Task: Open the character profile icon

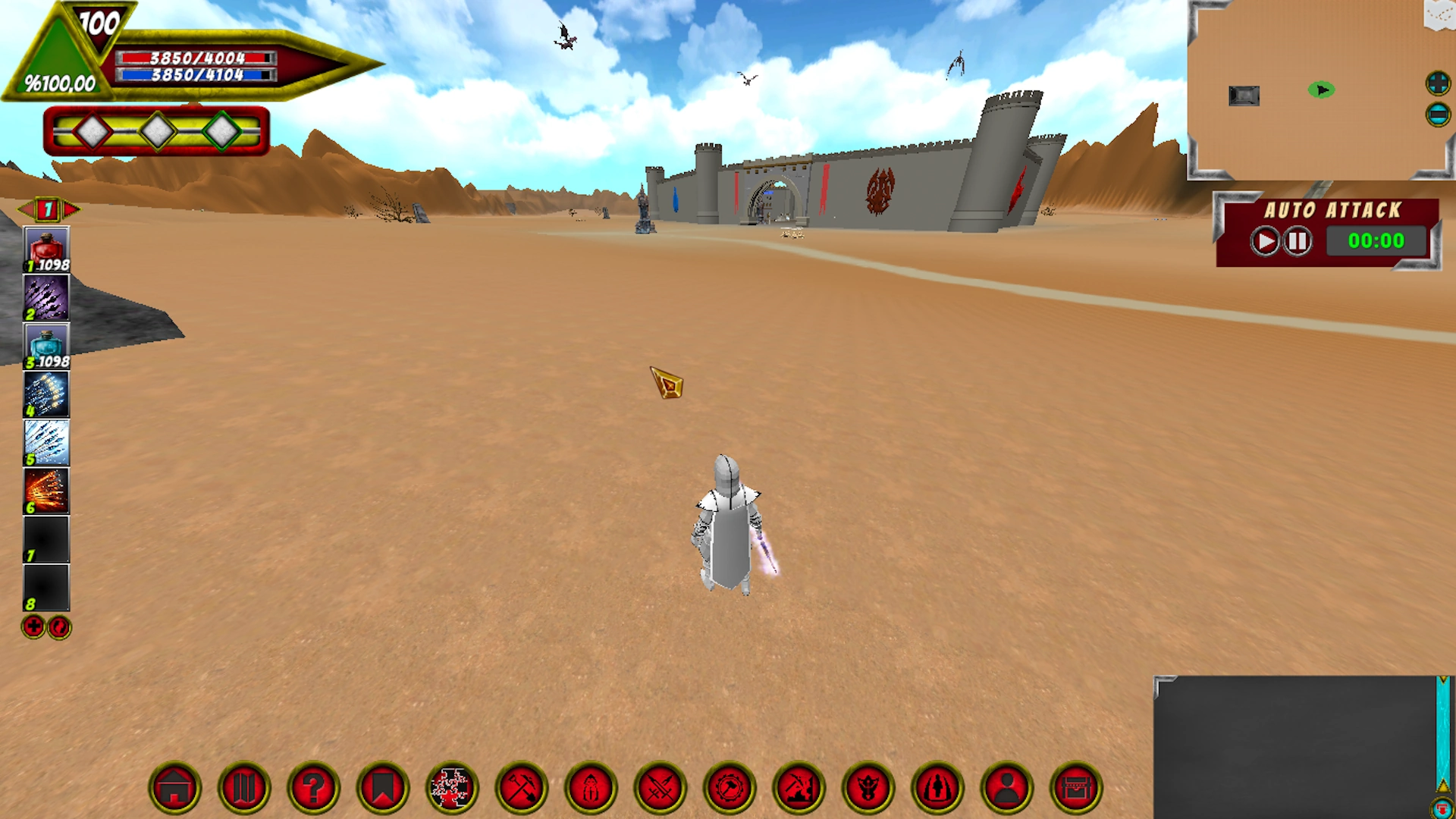Action: click(1006, 787)
